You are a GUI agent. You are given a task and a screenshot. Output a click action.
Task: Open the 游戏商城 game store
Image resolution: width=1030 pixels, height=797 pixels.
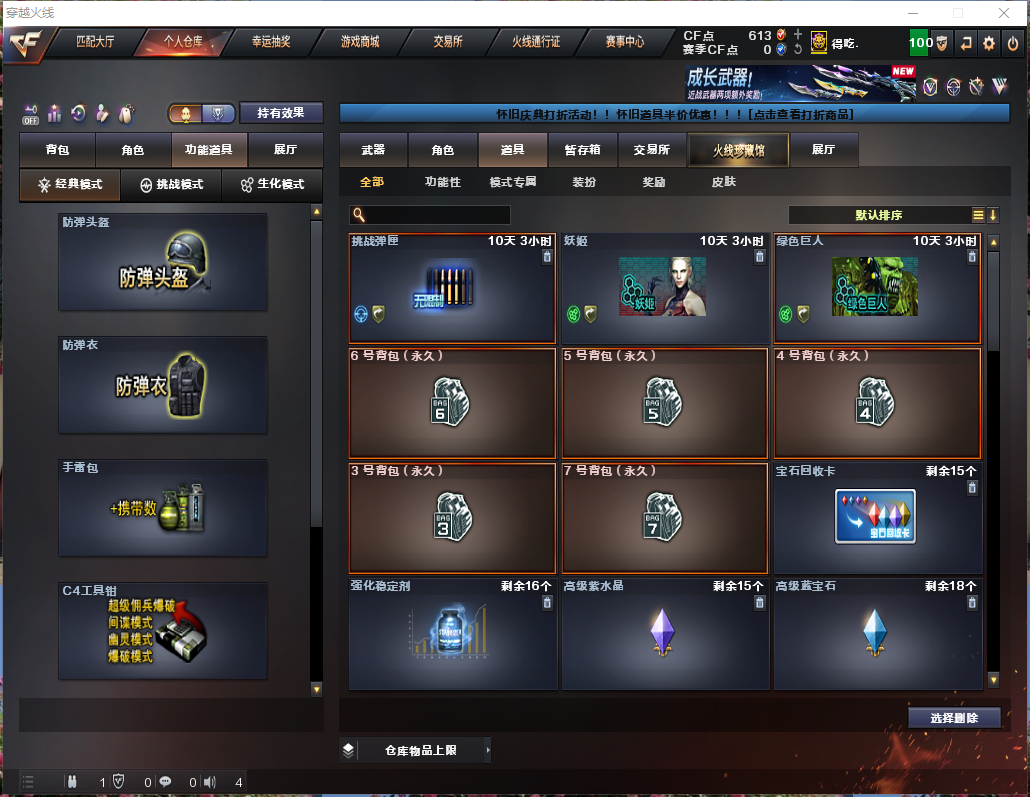pyautogui.click(x=360, y=42)
